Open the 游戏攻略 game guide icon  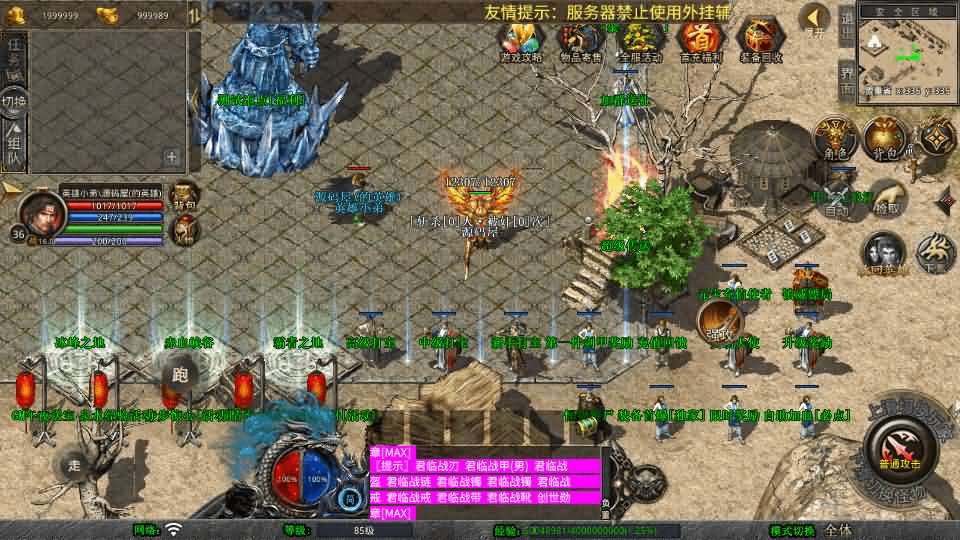click(x=522, y=40)
